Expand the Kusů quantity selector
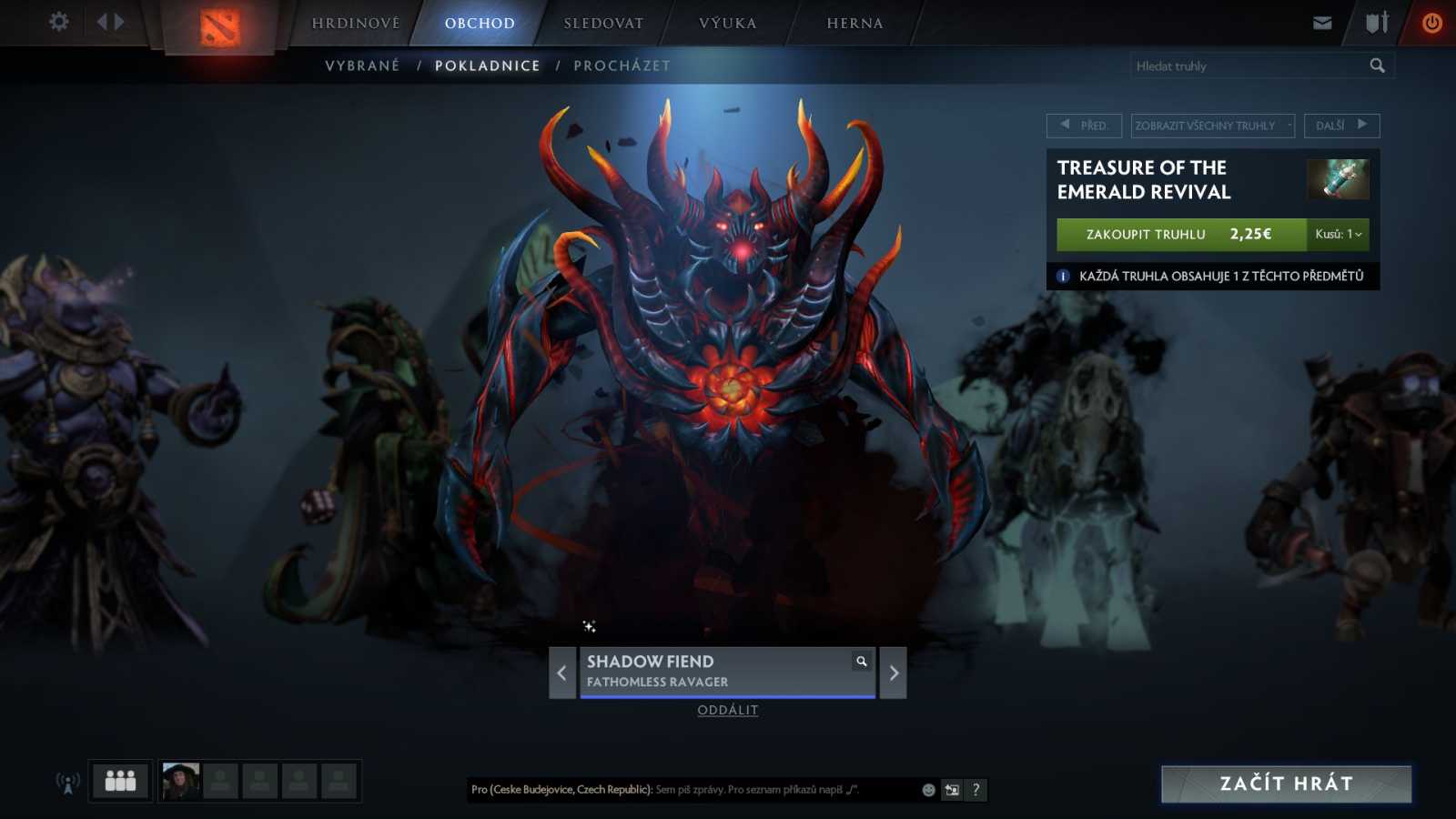 1338,235
